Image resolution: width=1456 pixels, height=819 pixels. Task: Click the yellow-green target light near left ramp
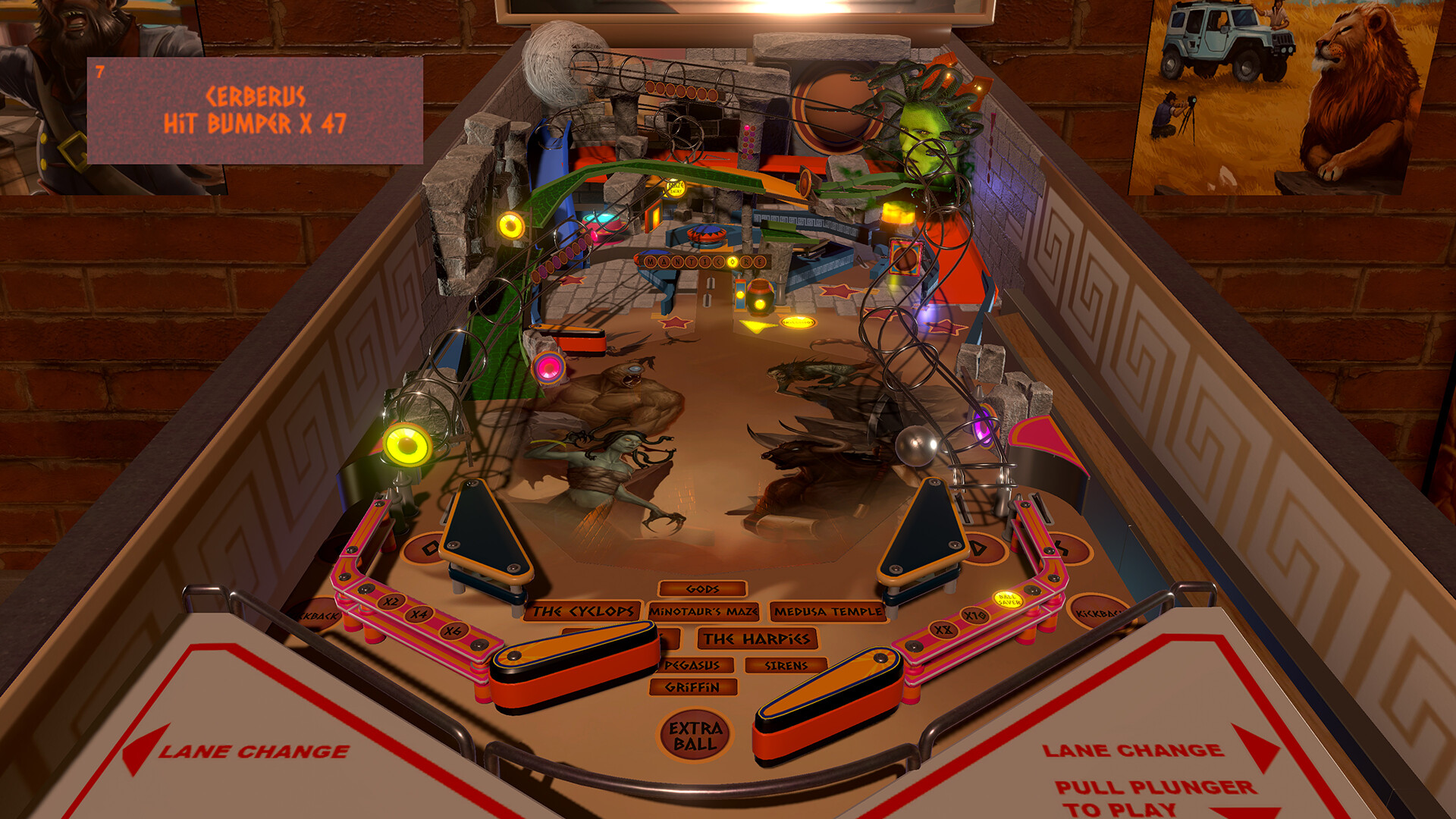click(408, 446)
